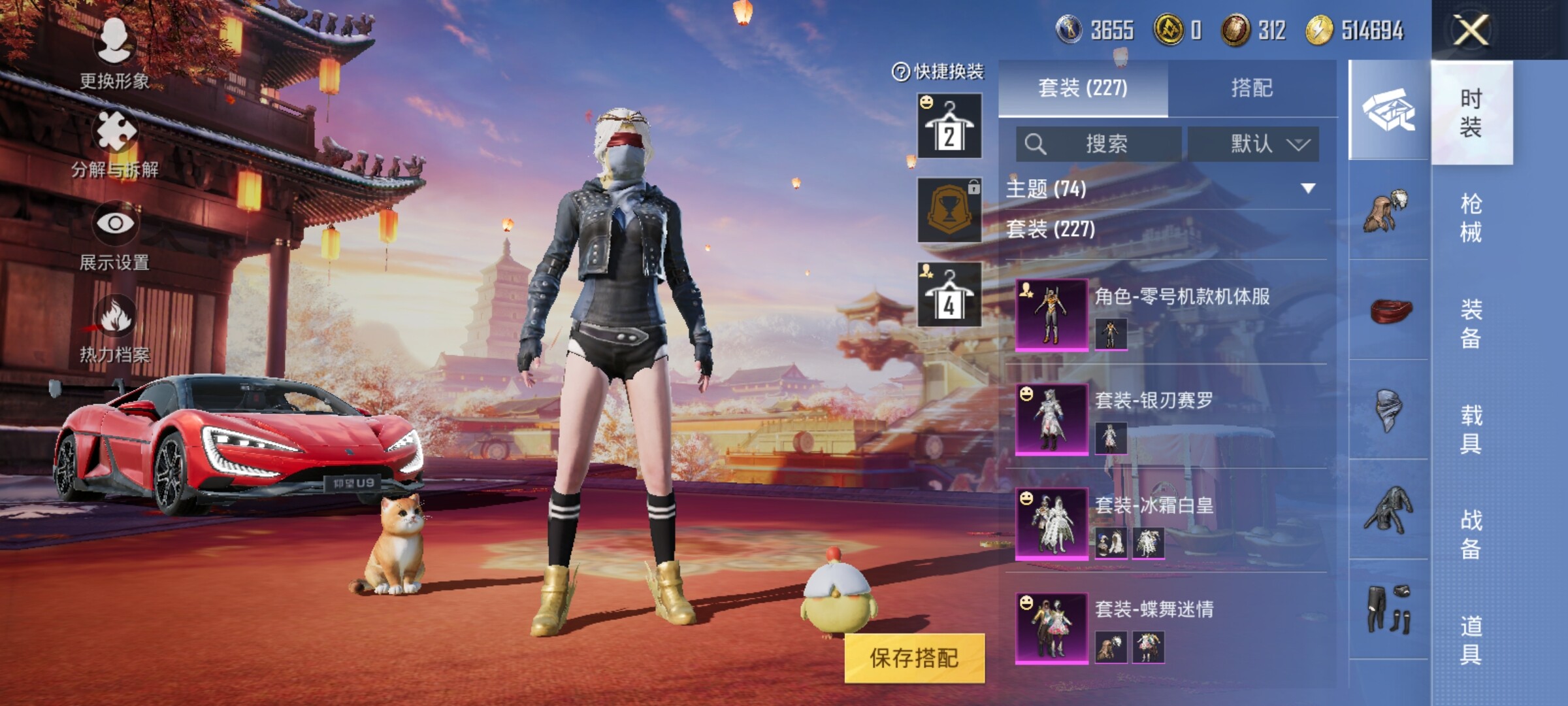Expand the 主题 (74) section
This screenshot has height=706, width=1568.
[1307, 189]
